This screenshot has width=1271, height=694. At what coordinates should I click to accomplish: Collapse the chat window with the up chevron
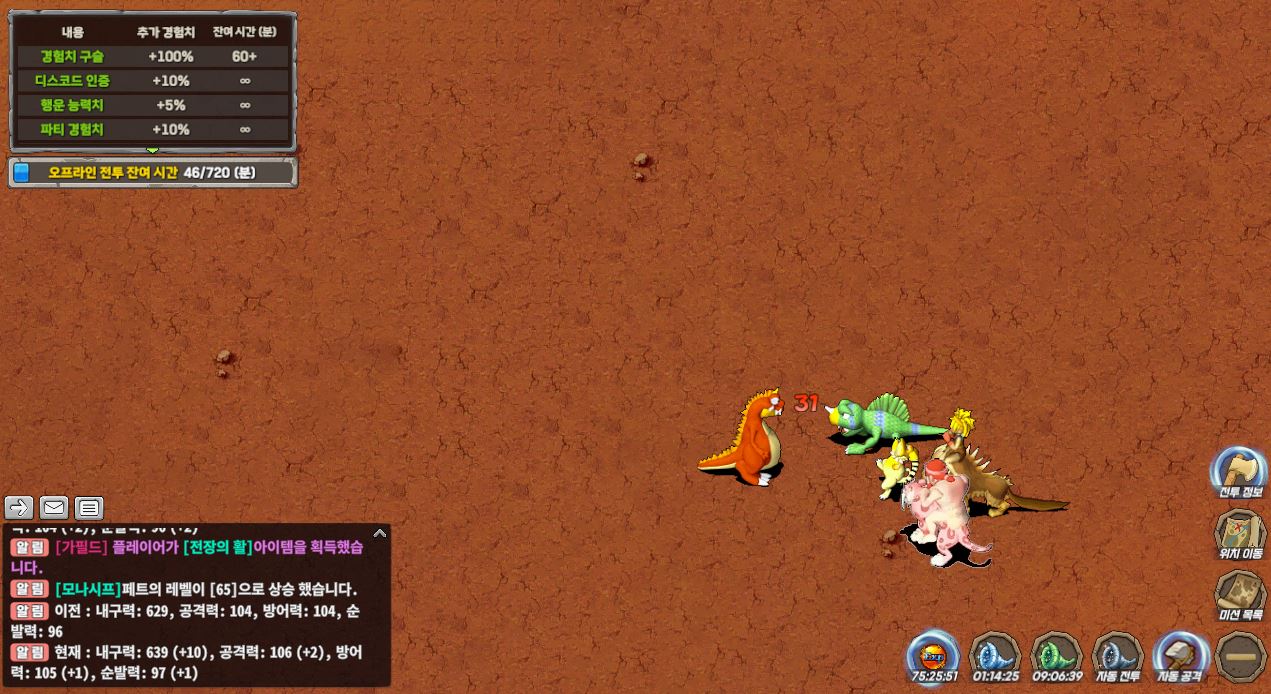(x=379, y=534)
